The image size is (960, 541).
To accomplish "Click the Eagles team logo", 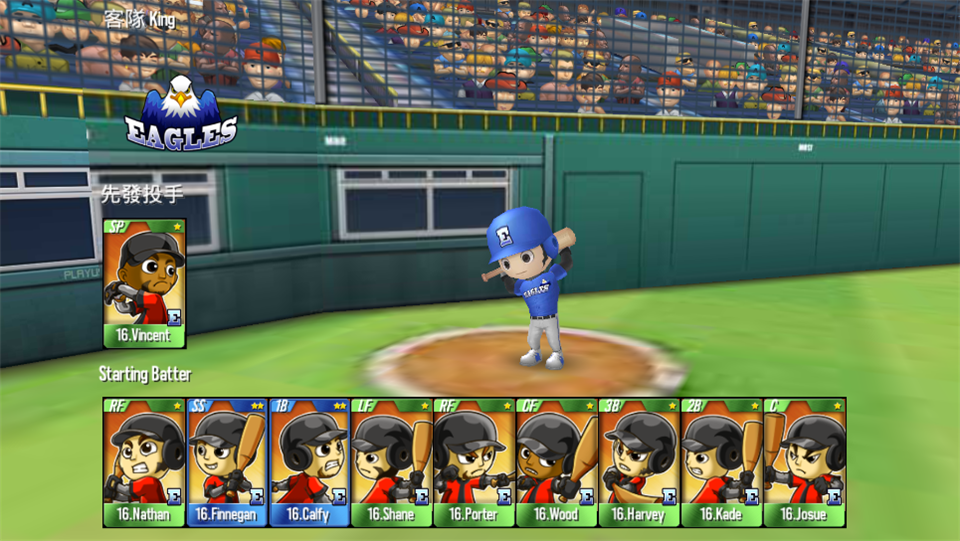I will [181, 113].
